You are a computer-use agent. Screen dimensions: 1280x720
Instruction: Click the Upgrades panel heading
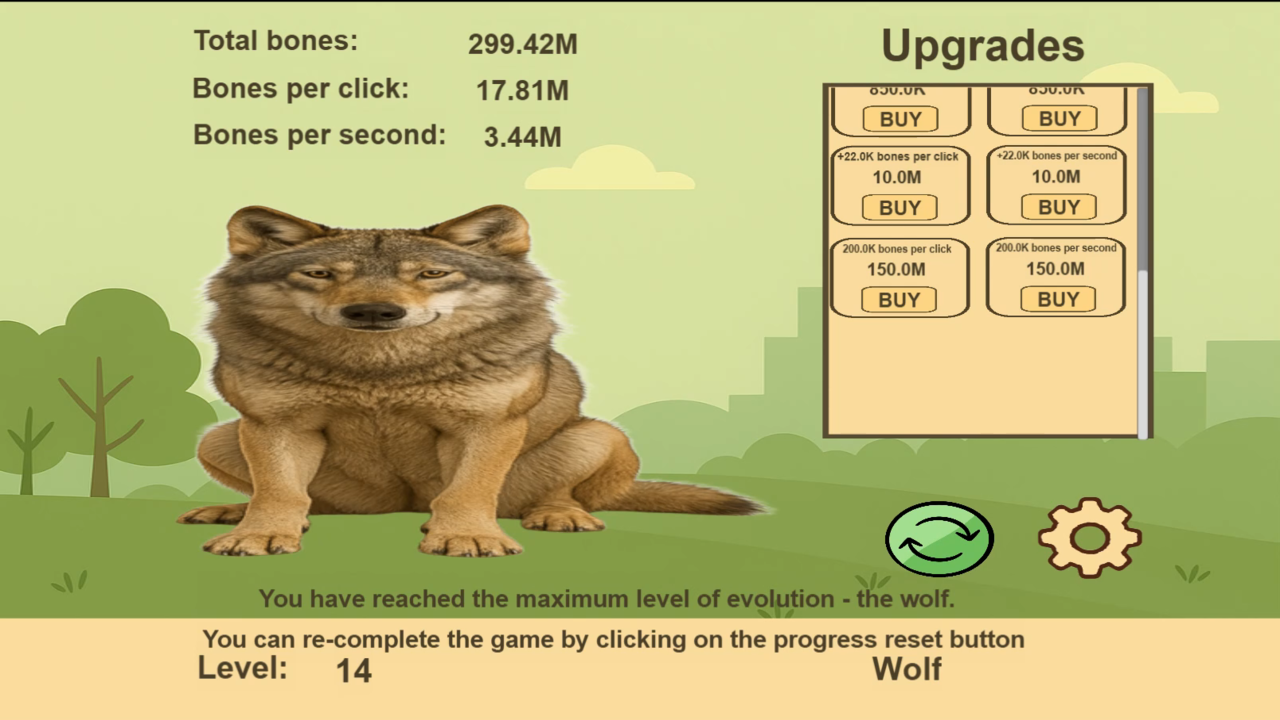pos(983,45)
